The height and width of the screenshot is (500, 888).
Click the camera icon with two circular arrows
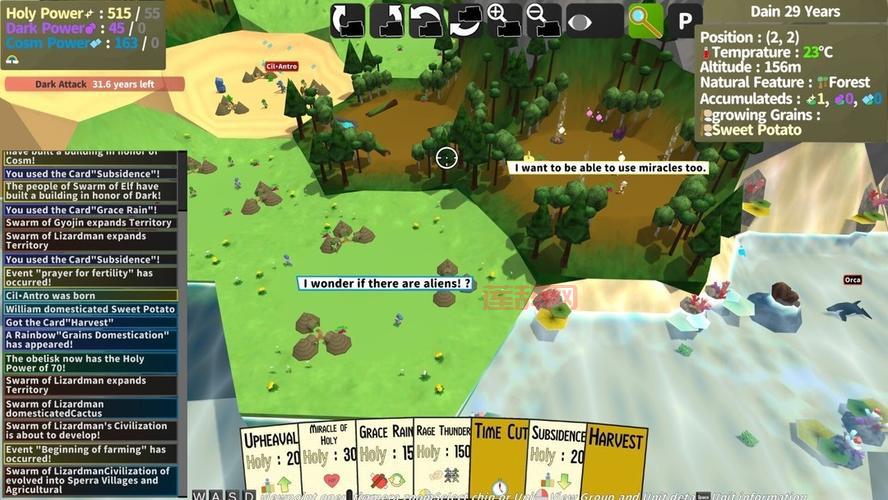pyautogui.click(x=465, y=20)
